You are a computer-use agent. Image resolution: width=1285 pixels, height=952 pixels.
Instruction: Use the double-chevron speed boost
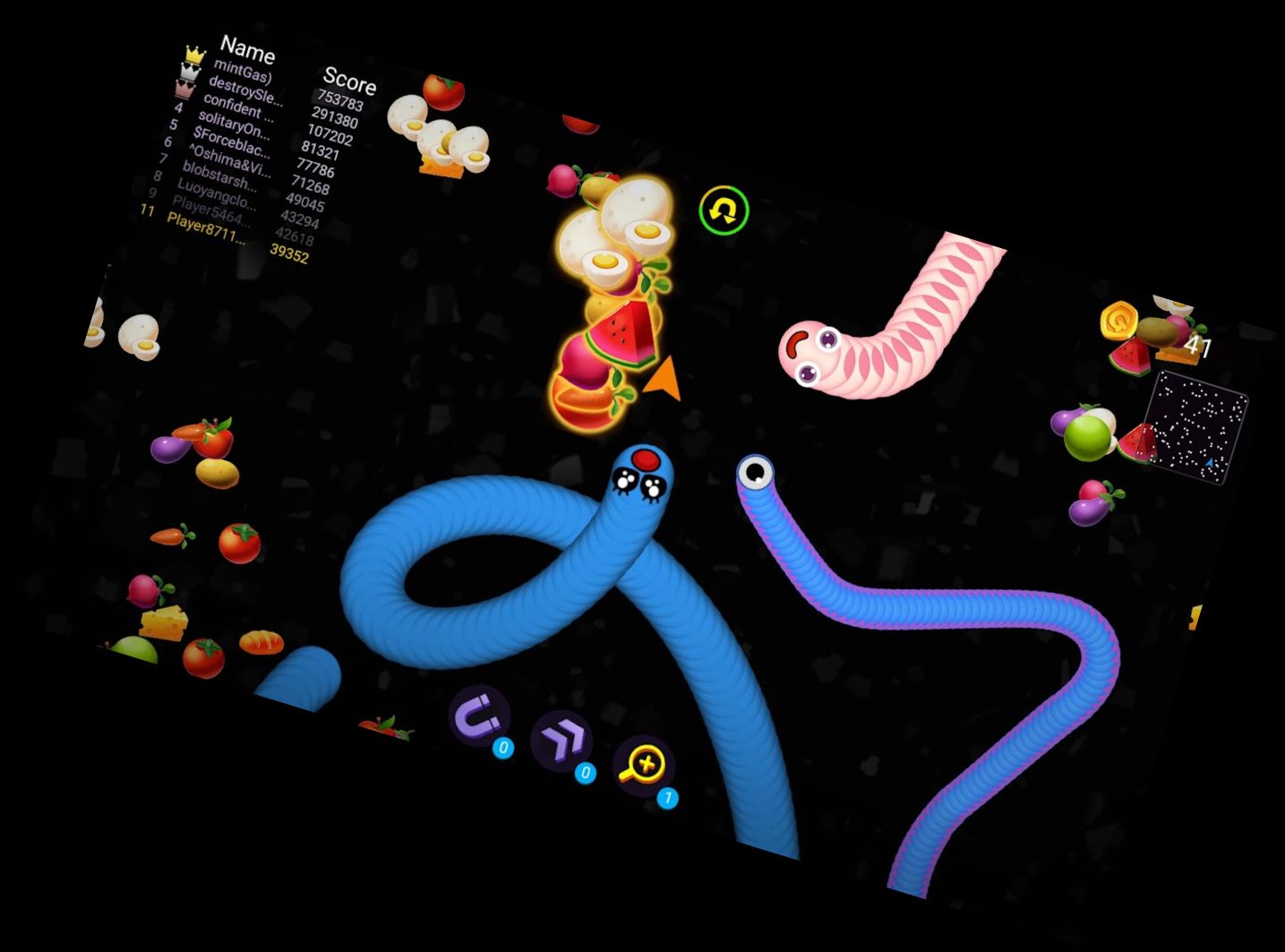pos(561,741)
